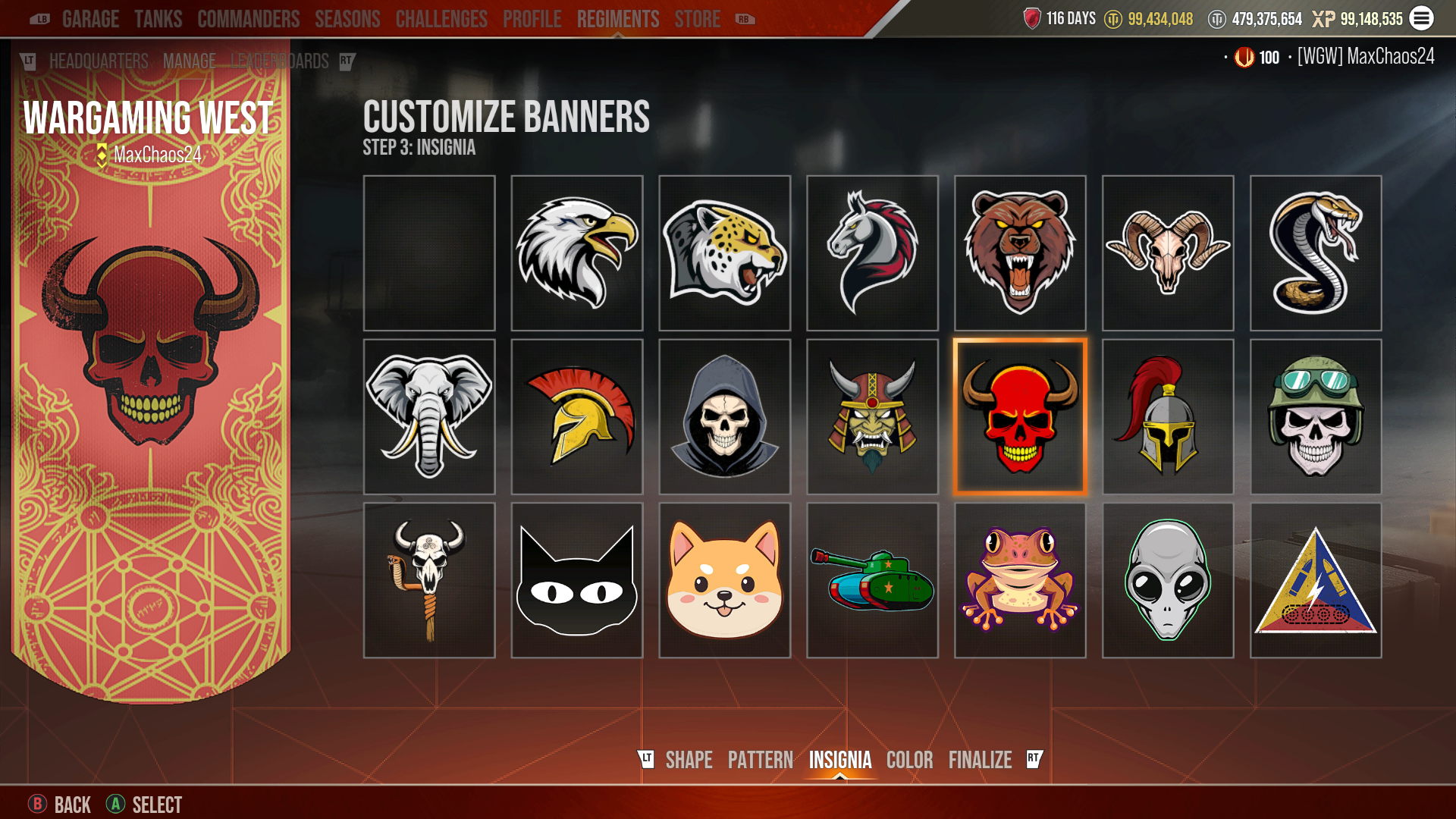Pick the cobra snake insignia
Image resolution: width=1456 pixels, height=819 pixels.
point(1315,253)
